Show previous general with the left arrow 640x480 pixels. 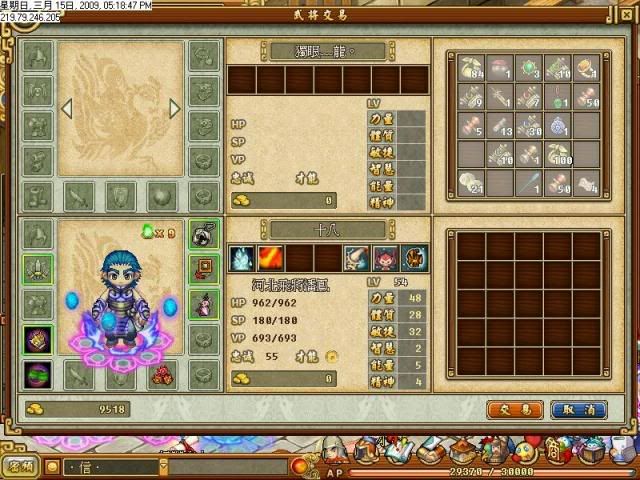[x=69, y=108]
